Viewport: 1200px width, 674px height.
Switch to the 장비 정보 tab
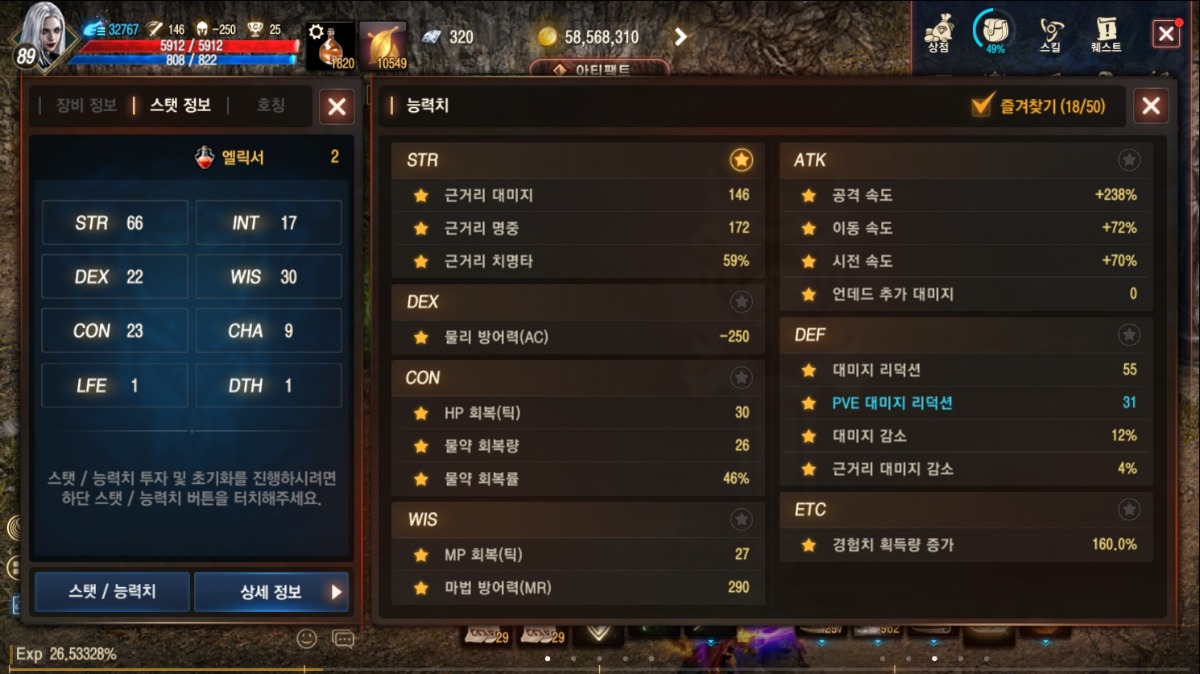tap(86, 105)
